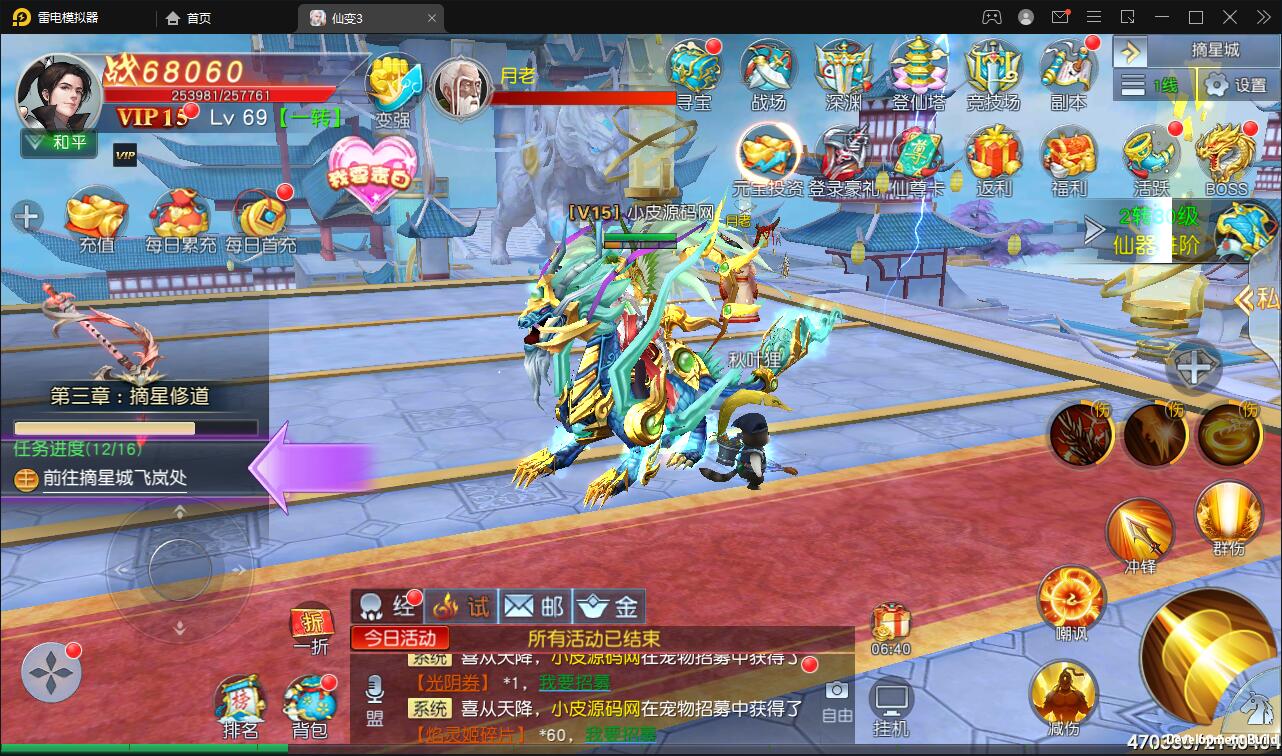Click the 变强 get-stronger fist icon
1282x756 pixels.
click(x=393, y=86)
